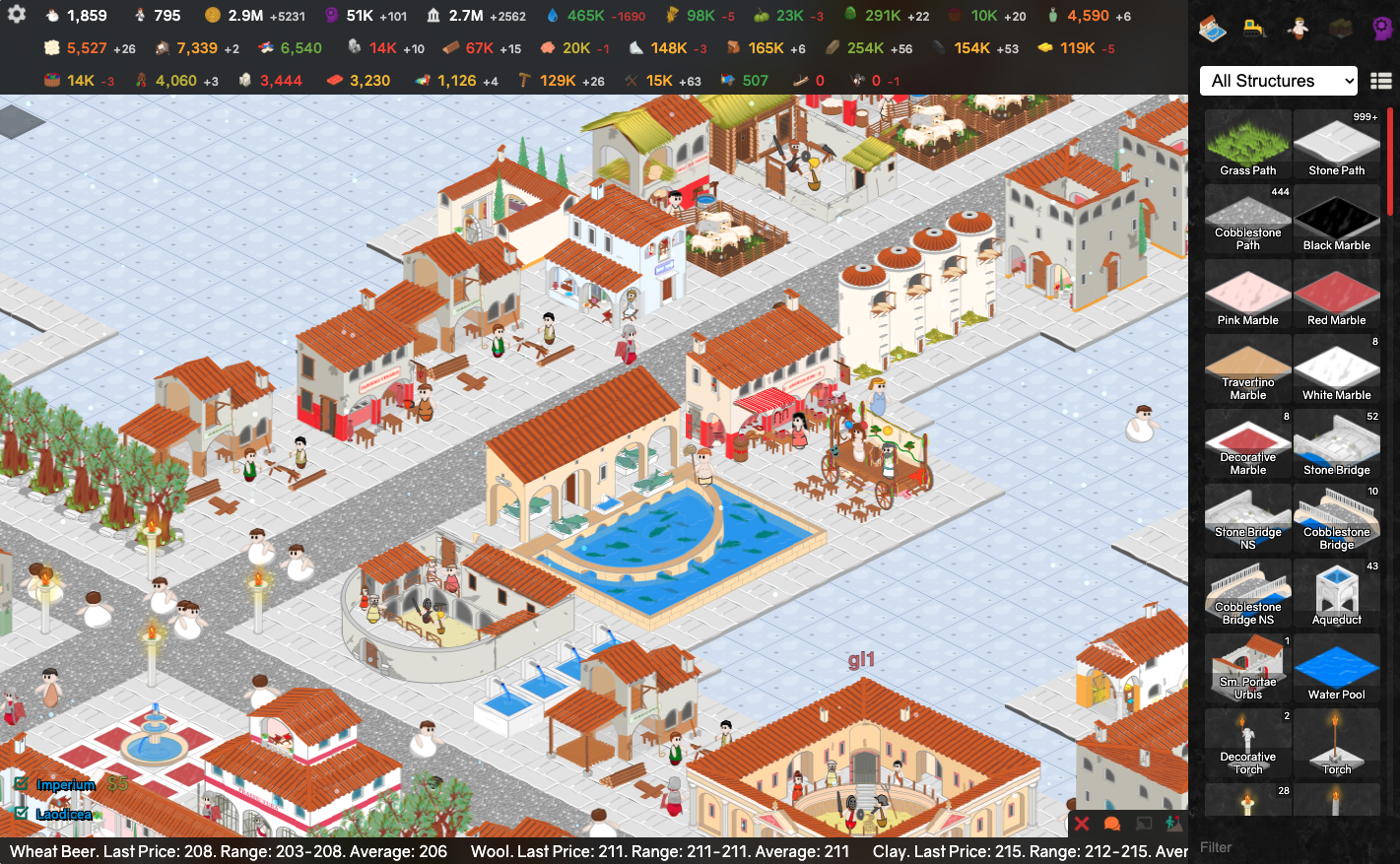Select the Grass Path tile
Image resolution: width=1400 pixels, height=864 pixels.
[1247, 144]
